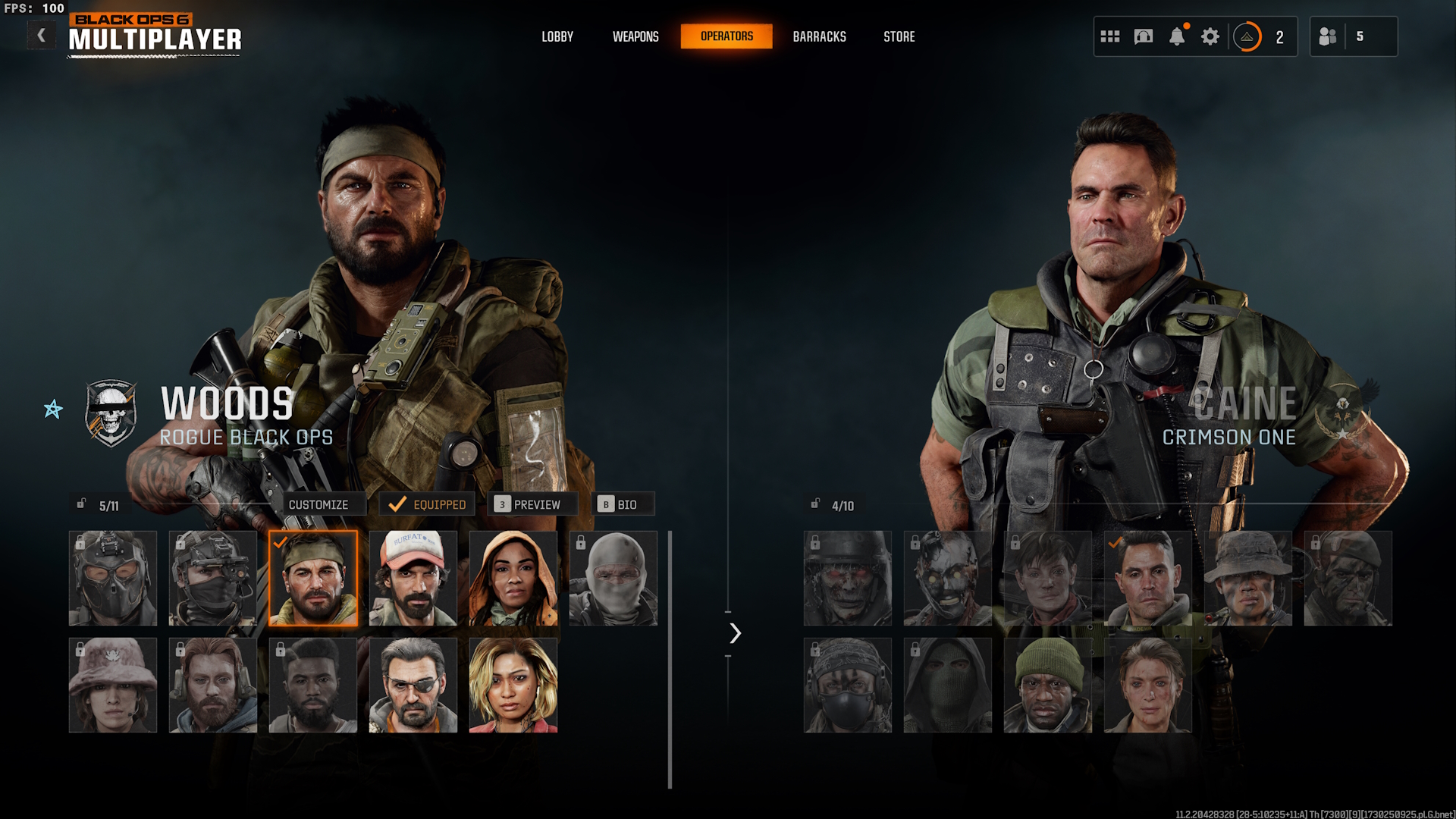Open the Store tab
This screenshot has height=819, width=1456.
click(x=899, y=36)
